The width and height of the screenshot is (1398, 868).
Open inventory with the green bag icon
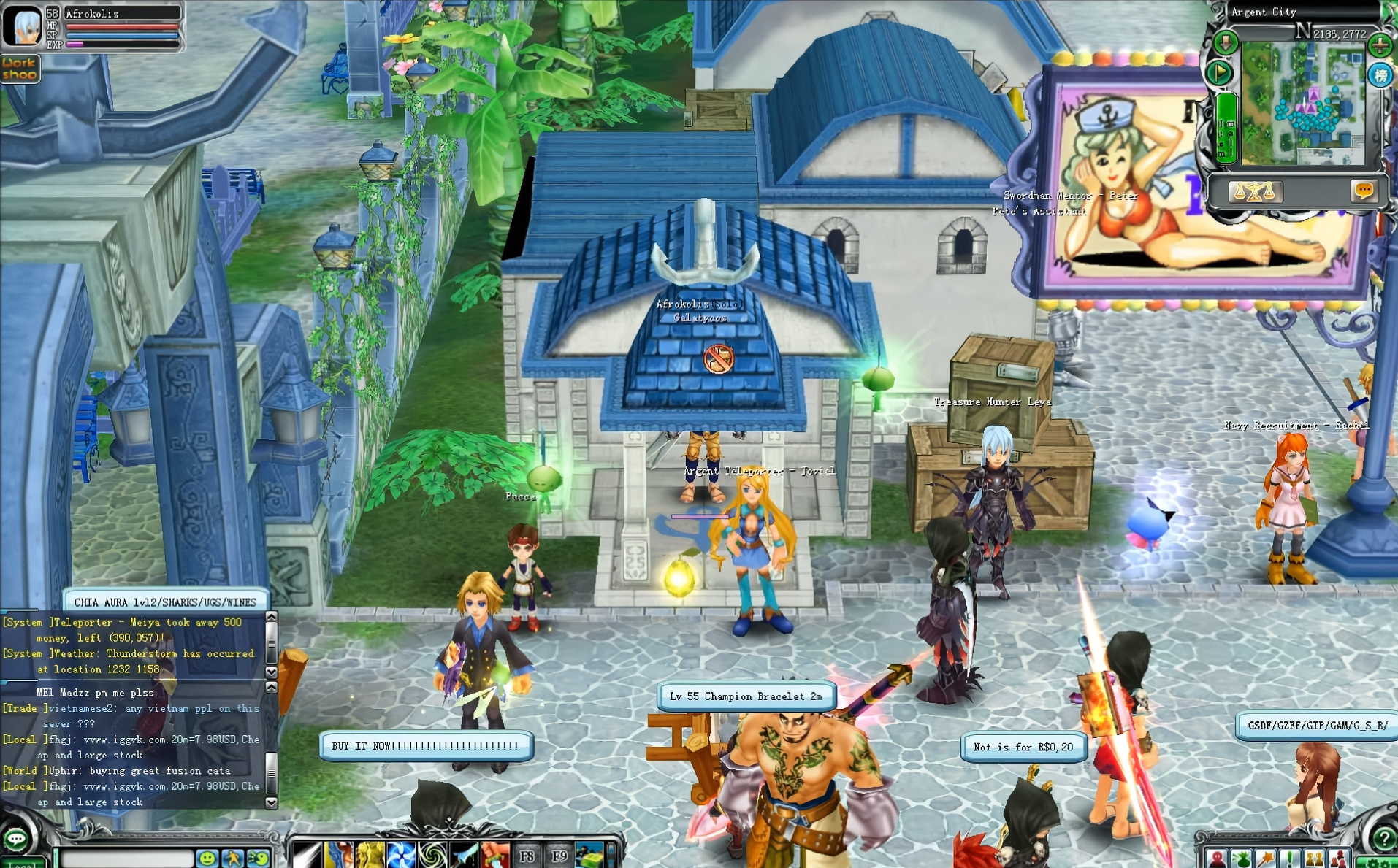1242,859
